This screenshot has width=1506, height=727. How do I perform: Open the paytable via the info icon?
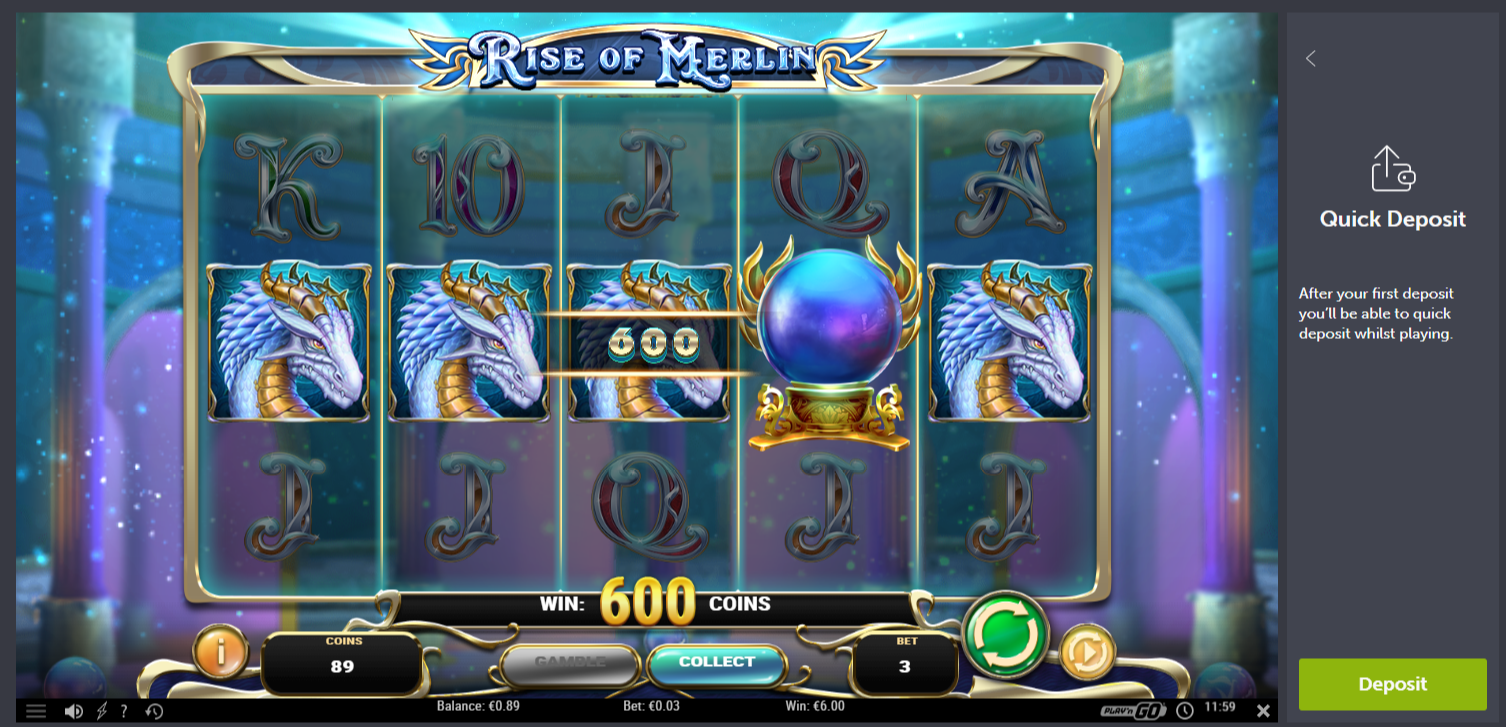point(220,651)
